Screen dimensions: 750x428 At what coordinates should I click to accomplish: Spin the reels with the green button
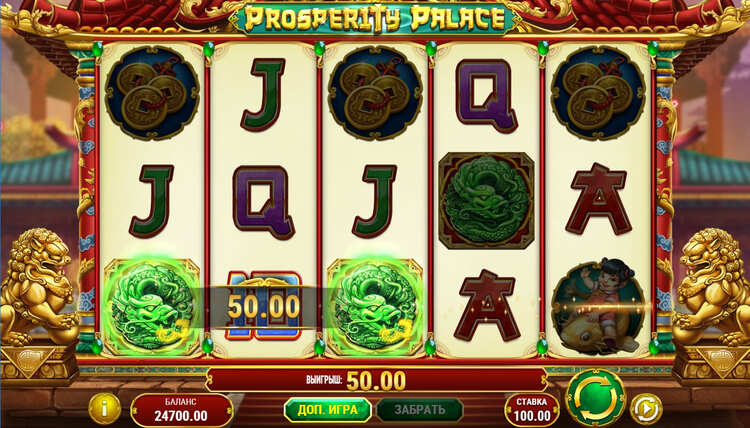tap(594, 397)
